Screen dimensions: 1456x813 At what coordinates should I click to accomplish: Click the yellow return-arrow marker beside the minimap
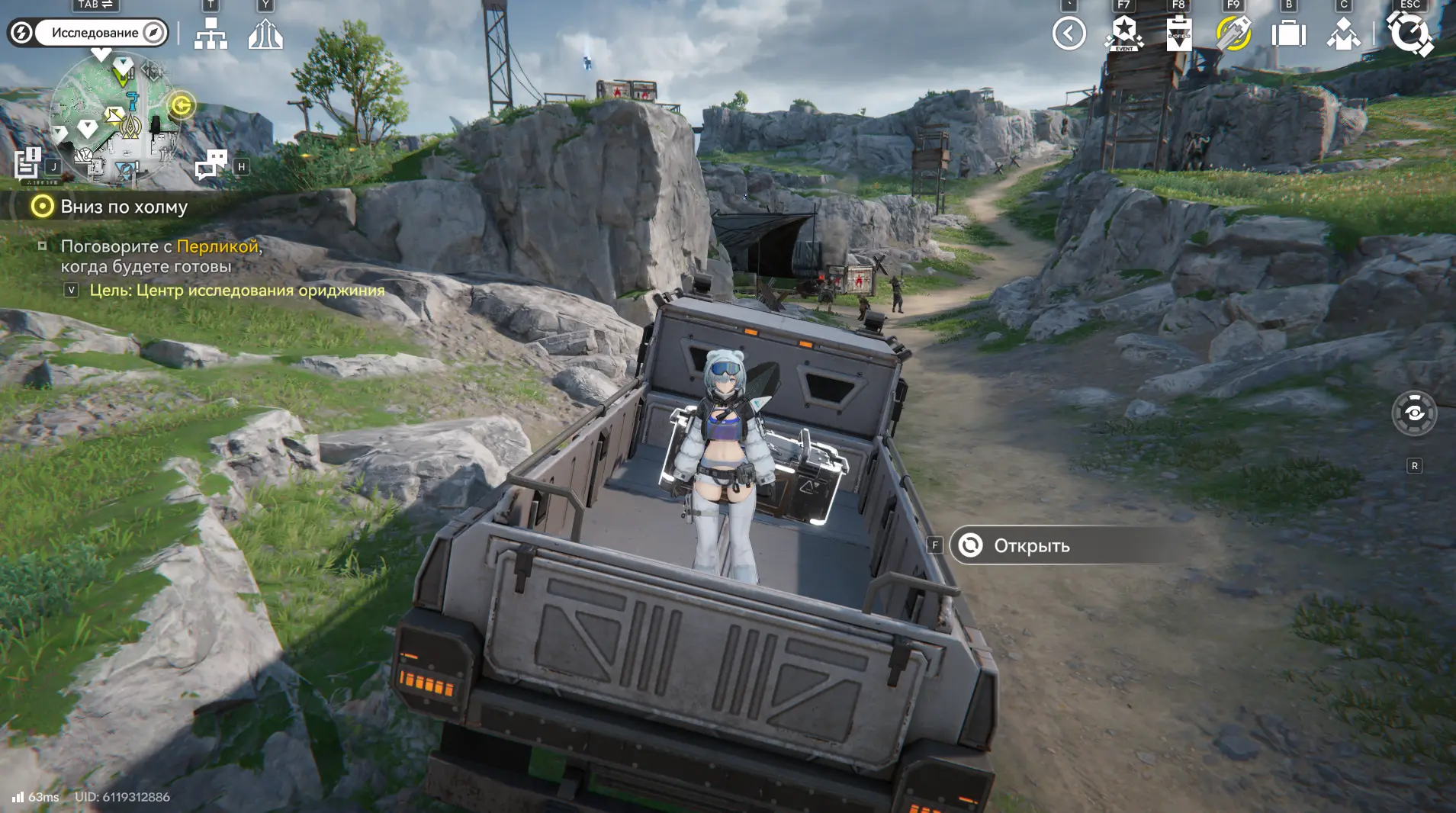pyautogui.click(x=182, y=105)
